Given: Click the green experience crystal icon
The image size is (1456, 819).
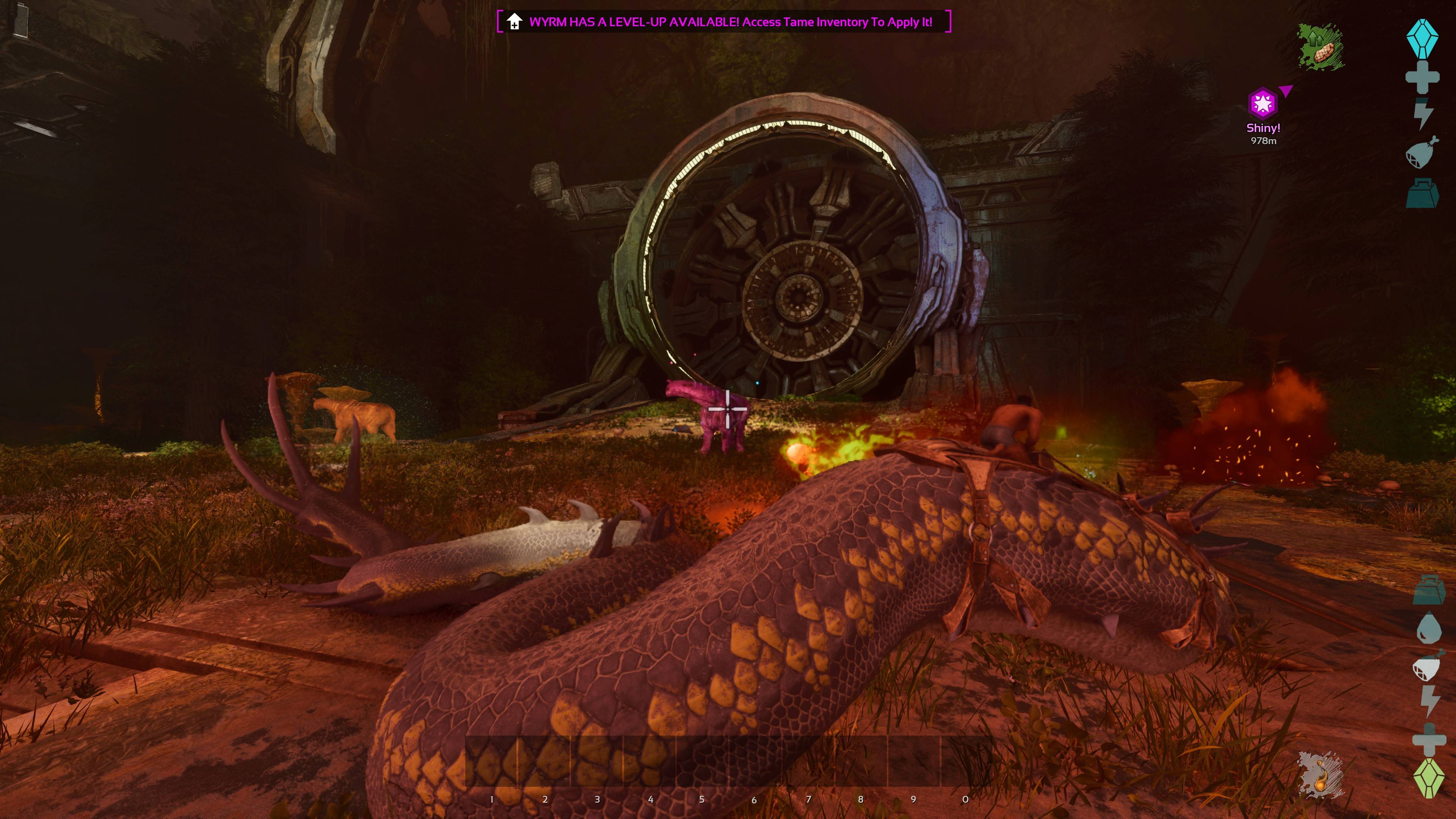Looking at the screenshot, I should tap(1429, 778).
